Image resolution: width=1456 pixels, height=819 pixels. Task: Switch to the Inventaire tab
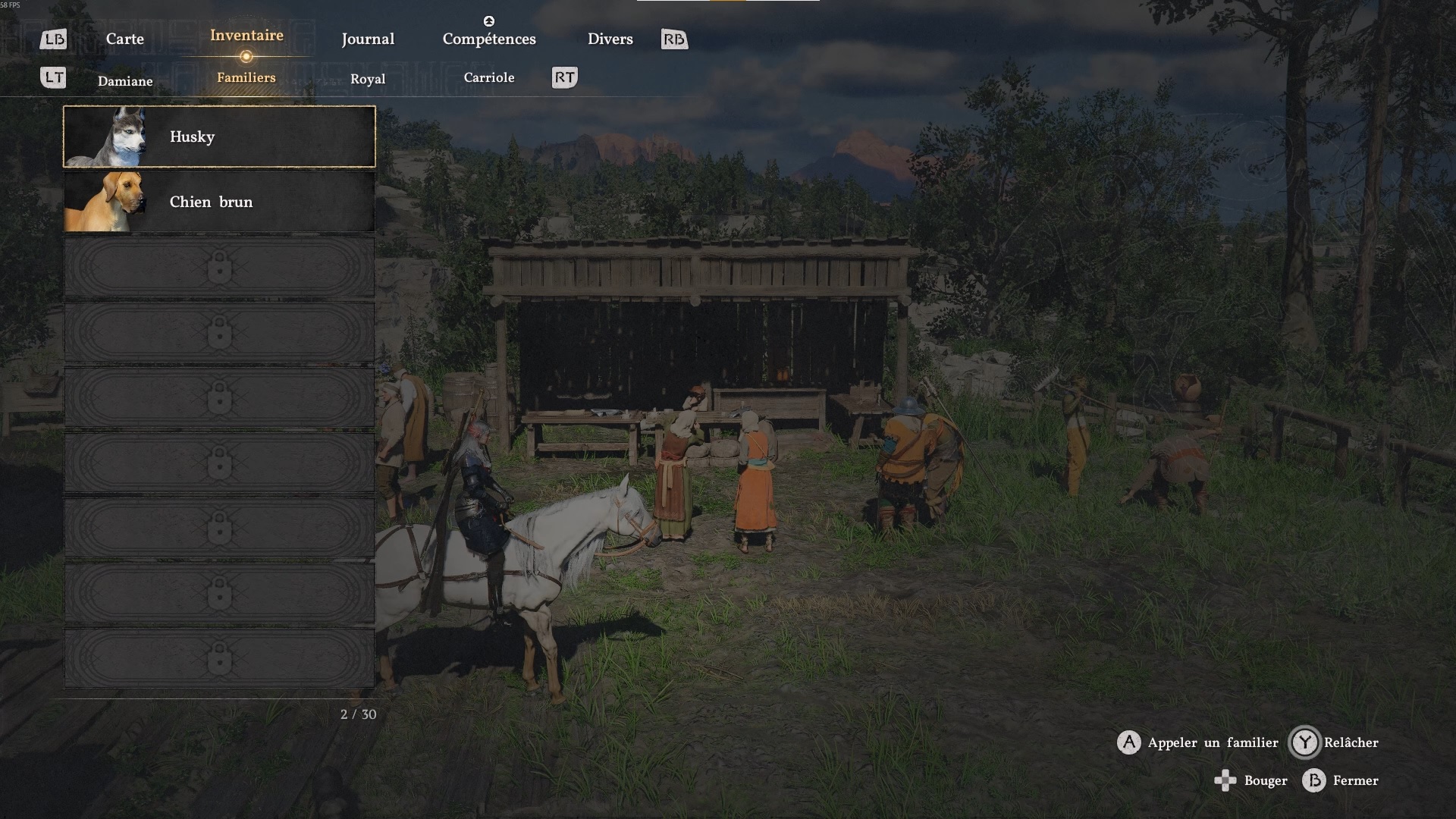pyautogui.click(x=246, y=36)
